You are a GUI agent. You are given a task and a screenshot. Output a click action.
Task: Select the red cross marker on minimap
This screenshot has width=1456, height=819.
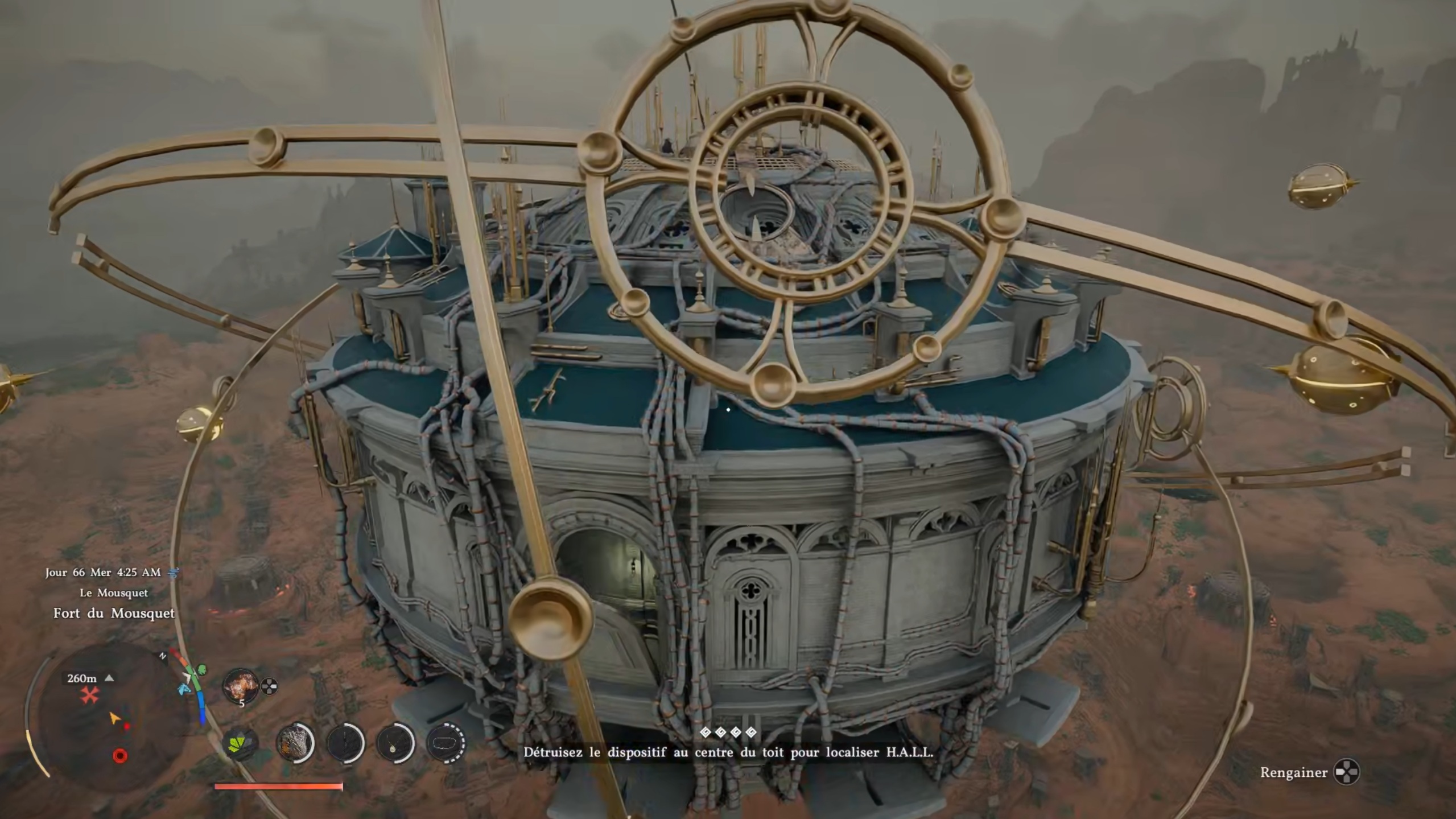pyautogui.click(x=89, y=695)
